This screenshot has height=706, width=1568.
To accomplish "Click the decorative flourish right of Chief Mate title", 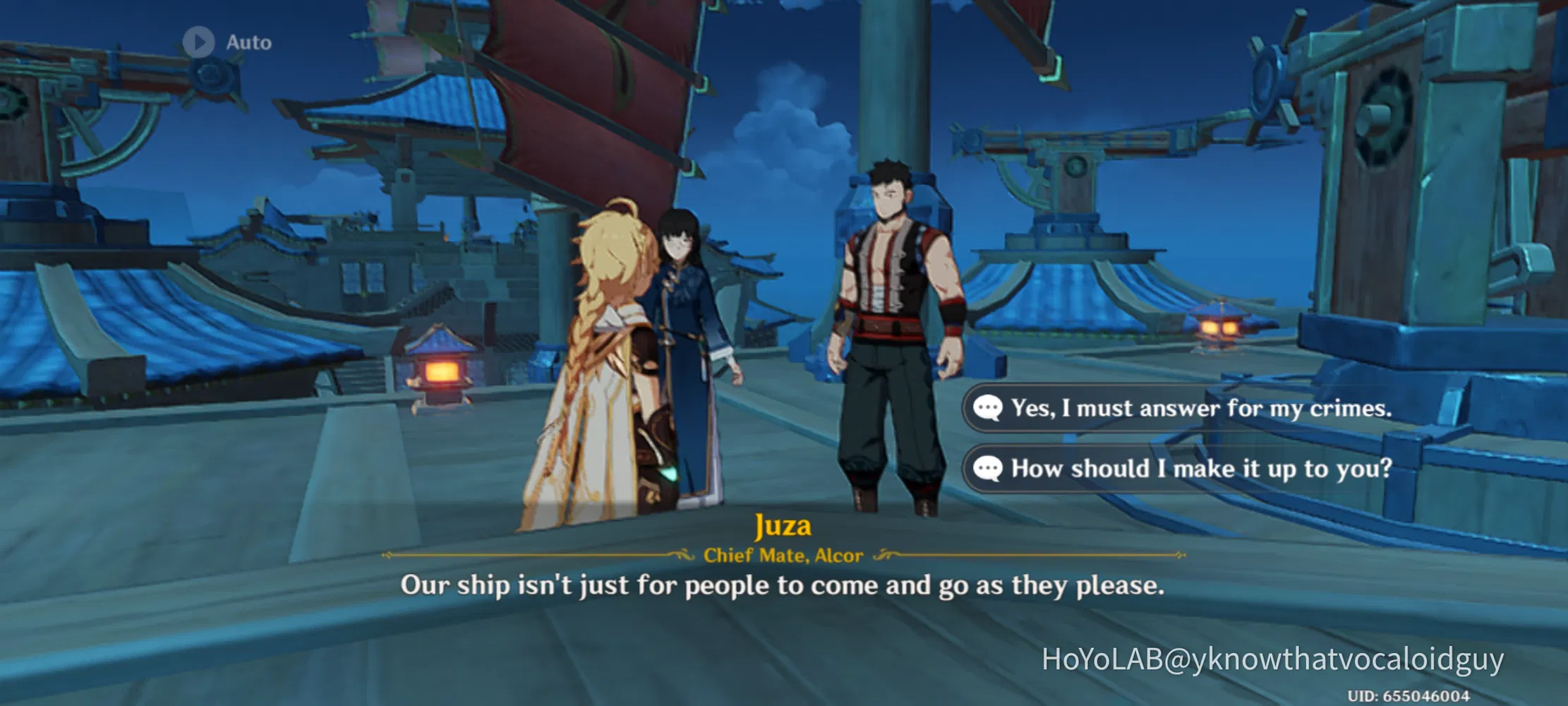I will (886, 555).
